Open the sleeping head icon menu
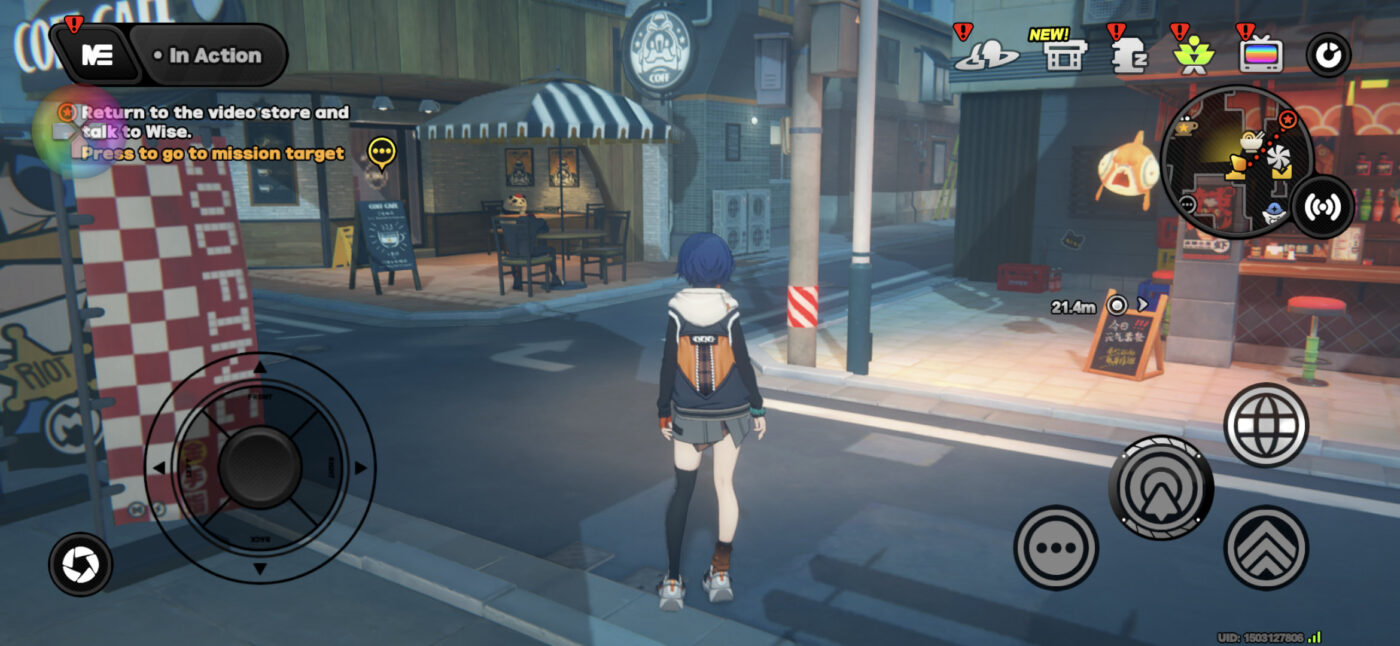Screen dimensions: 1400x646 click(1127, 56)
